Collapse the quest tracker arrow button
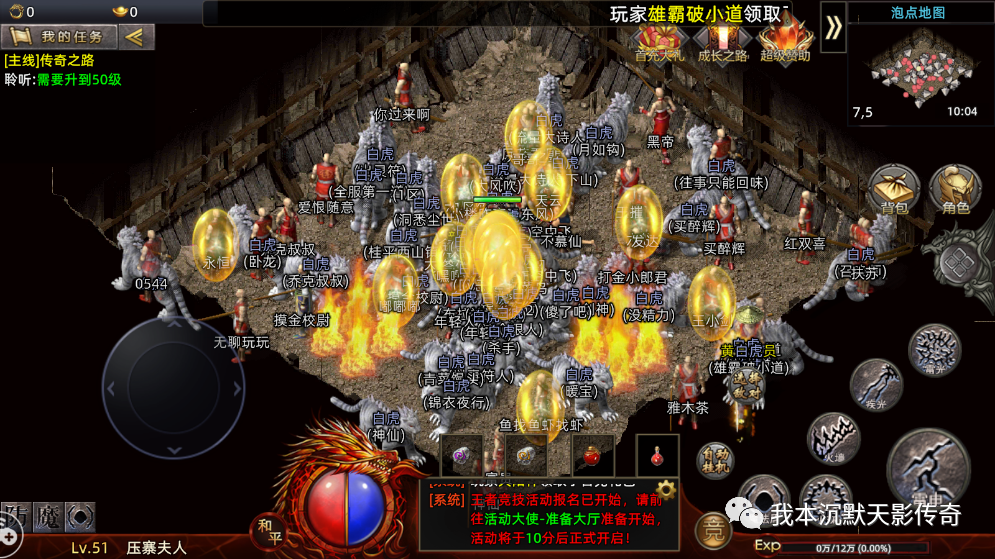This screenshot has width=995, height=559. [135, 37]
